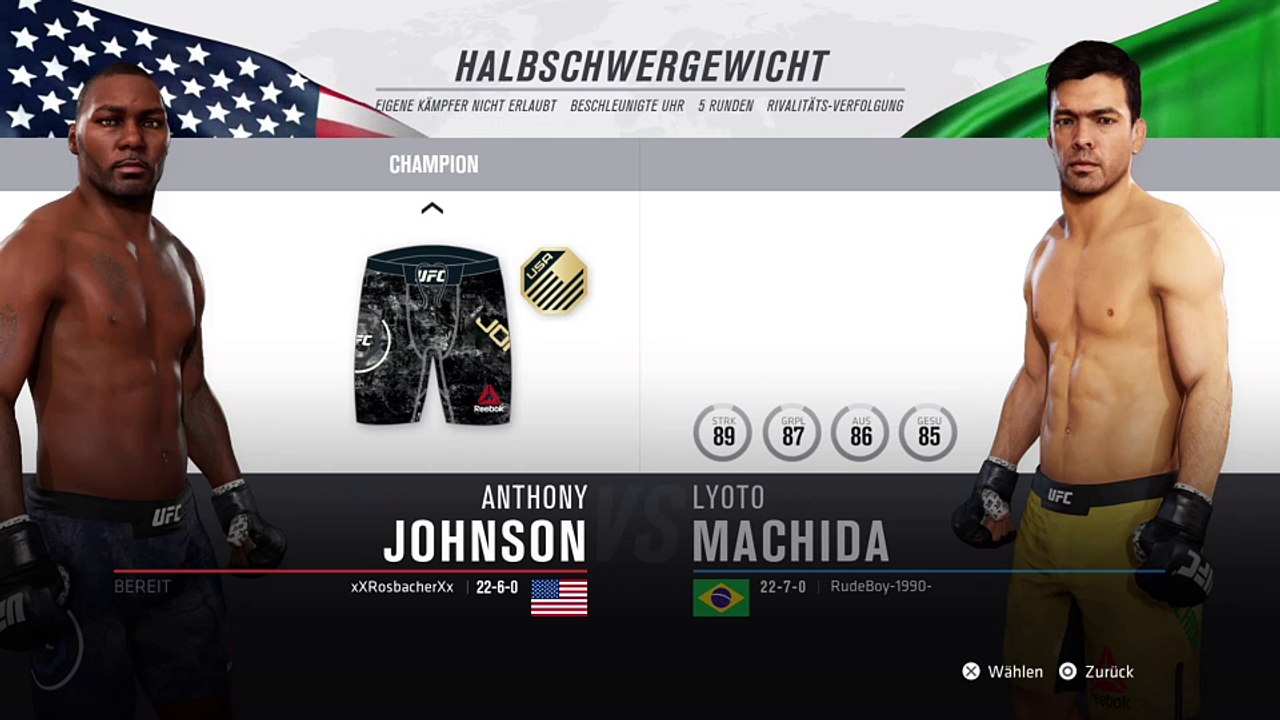Pick the Anthony Johnson fighter name panel
The width and height of the screenshot is (1280, 720).
tap(485, 527)
